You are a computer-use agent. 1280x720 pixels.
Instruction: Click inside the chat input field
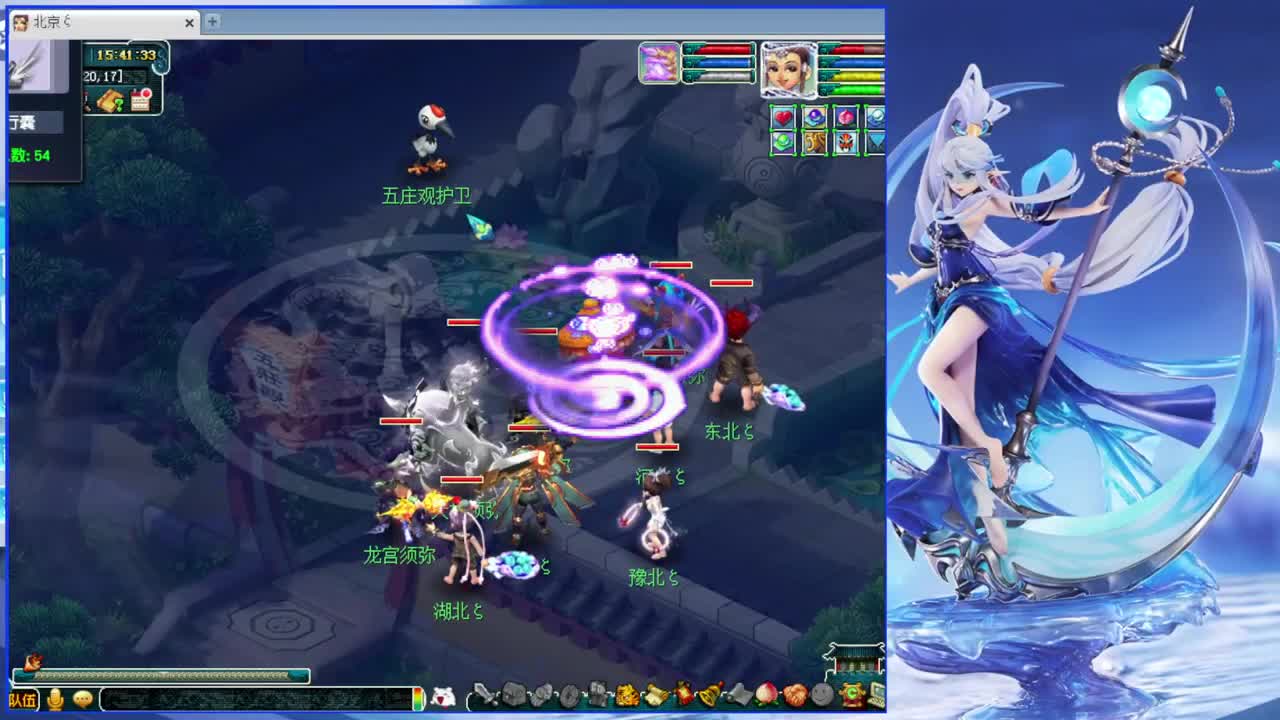pyautogui.click(x=250, y=700)
